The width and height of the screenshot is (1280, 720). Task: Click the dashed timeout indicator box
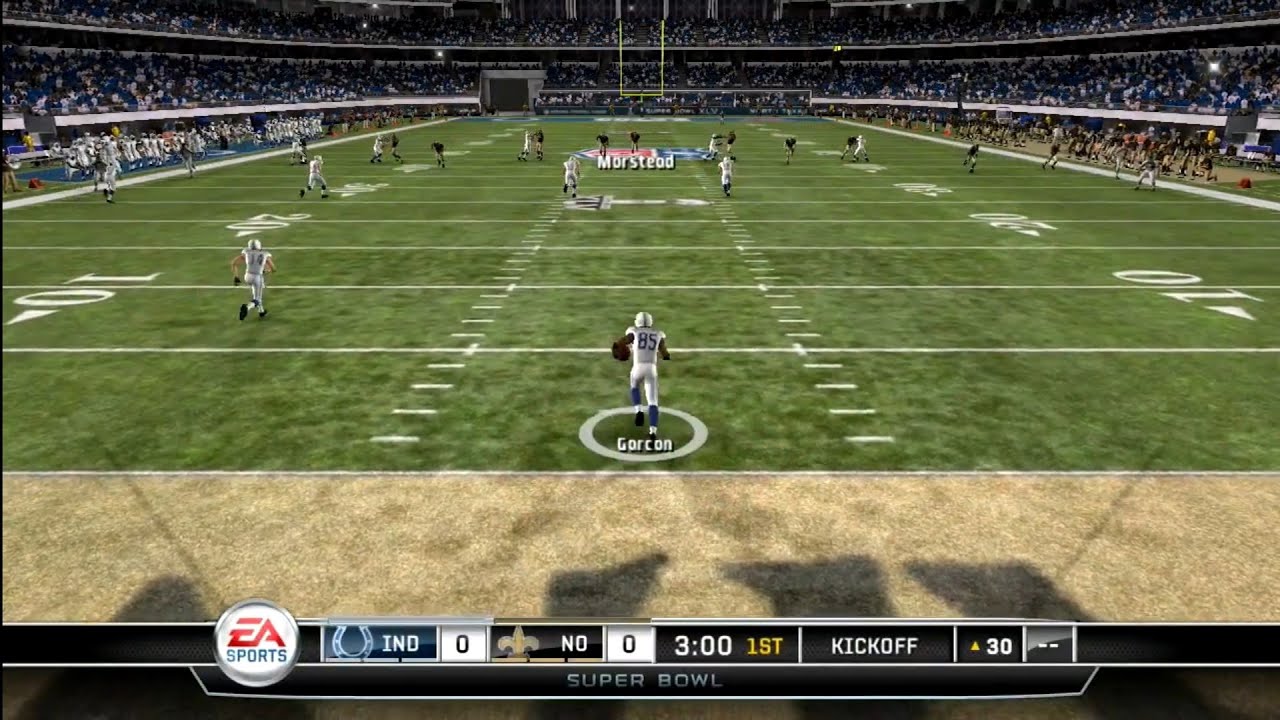[x=1048, y=646]
